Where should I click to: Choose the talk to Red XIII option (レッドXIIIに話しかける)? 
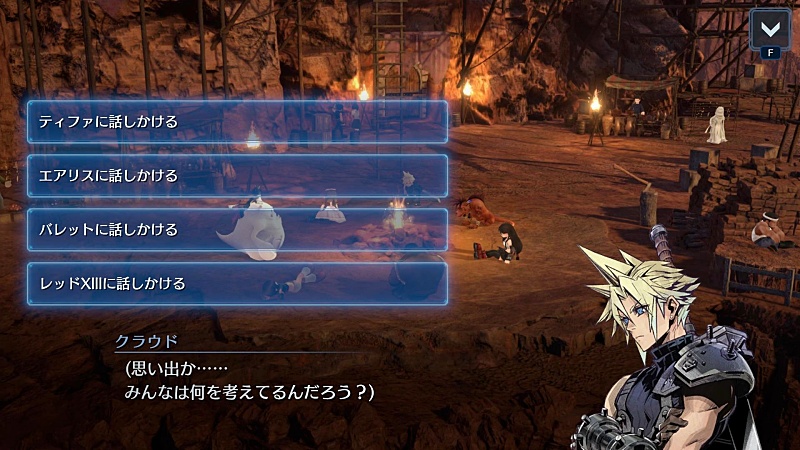[237, 284]
